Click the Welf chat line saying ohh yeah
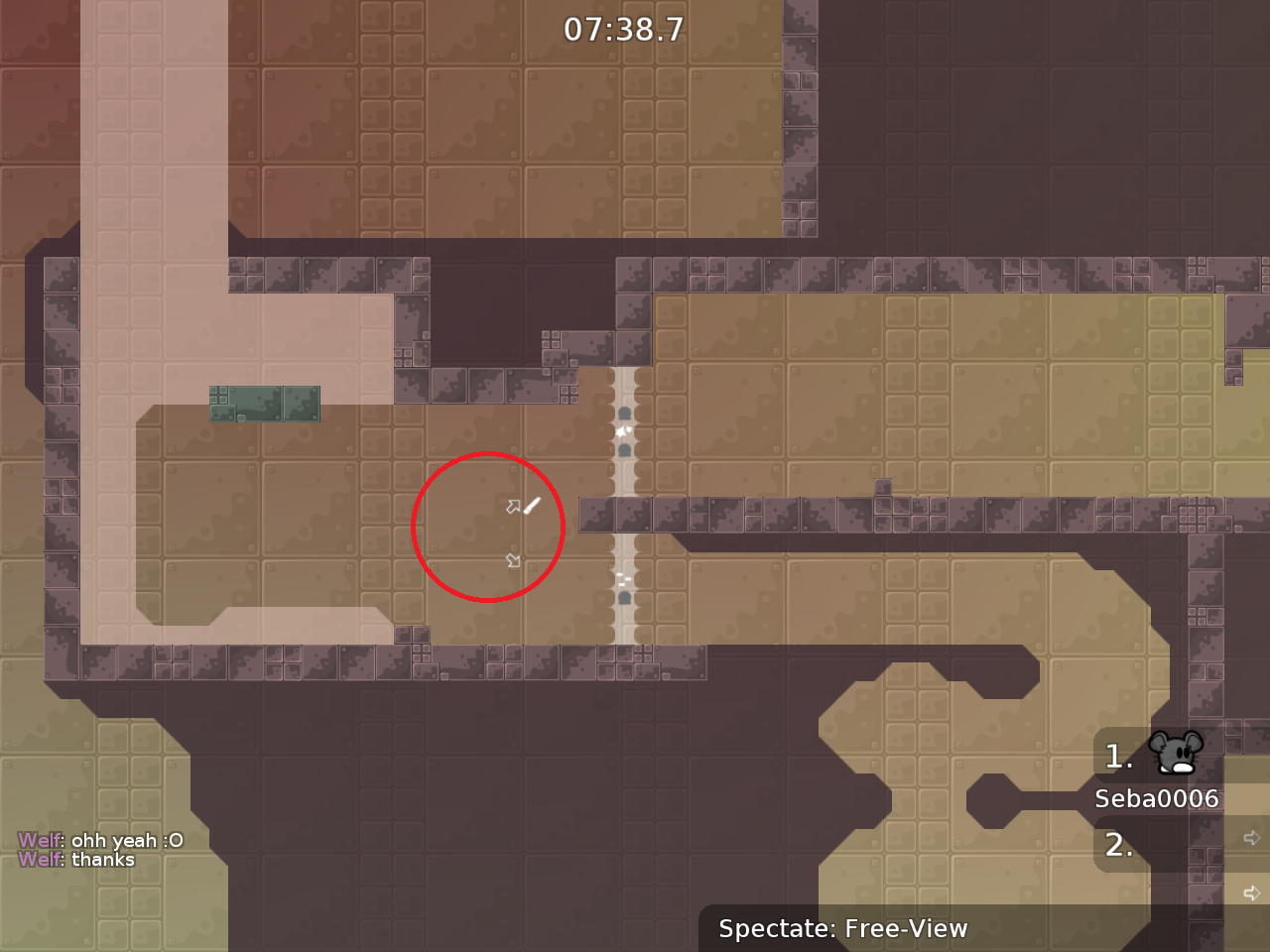Image resolution: width=1270 pixels, height=952 pixels. (x=100, y=839)
